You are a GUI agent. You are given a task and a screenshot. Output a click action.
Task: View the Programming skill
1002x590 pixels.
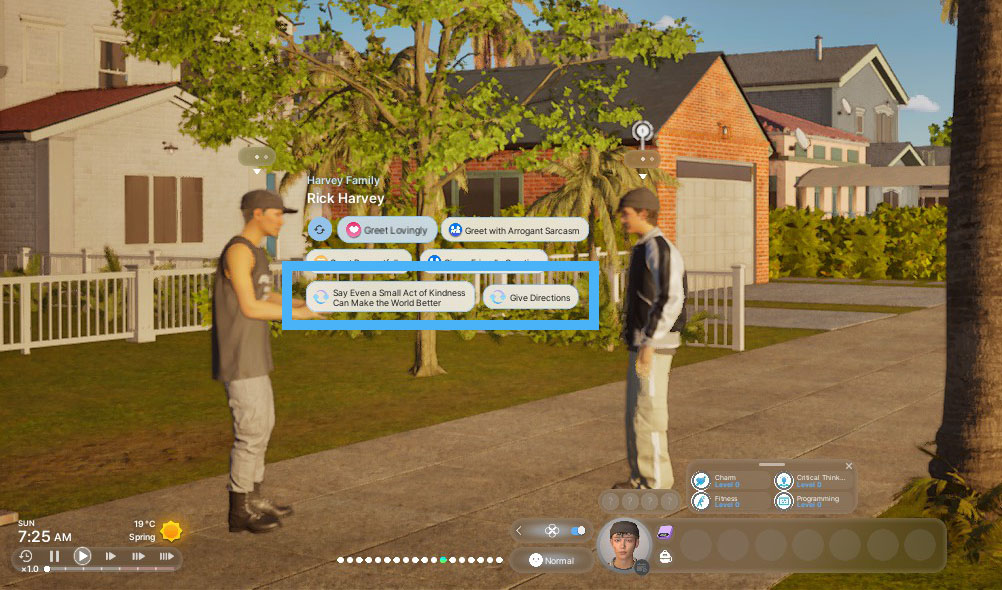coord(810,501)
